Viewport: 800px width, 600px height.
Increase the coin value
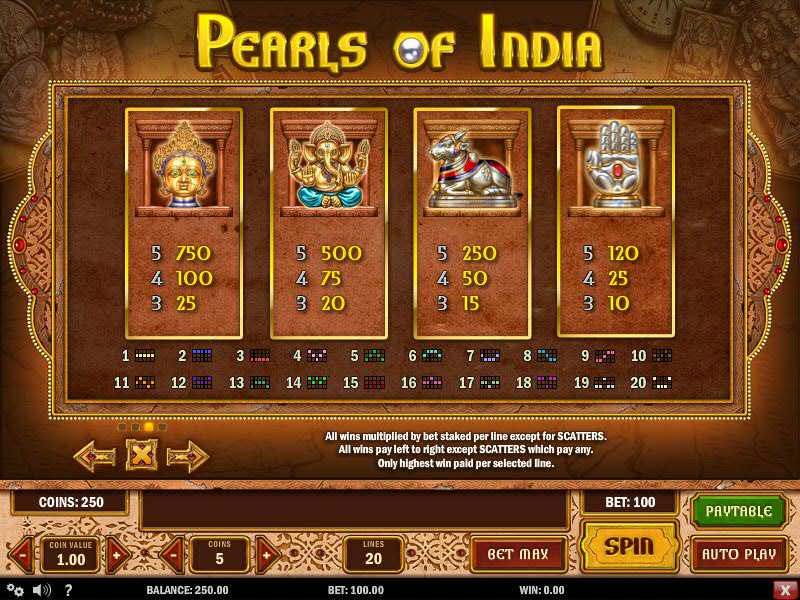click(x=118, y=553)
